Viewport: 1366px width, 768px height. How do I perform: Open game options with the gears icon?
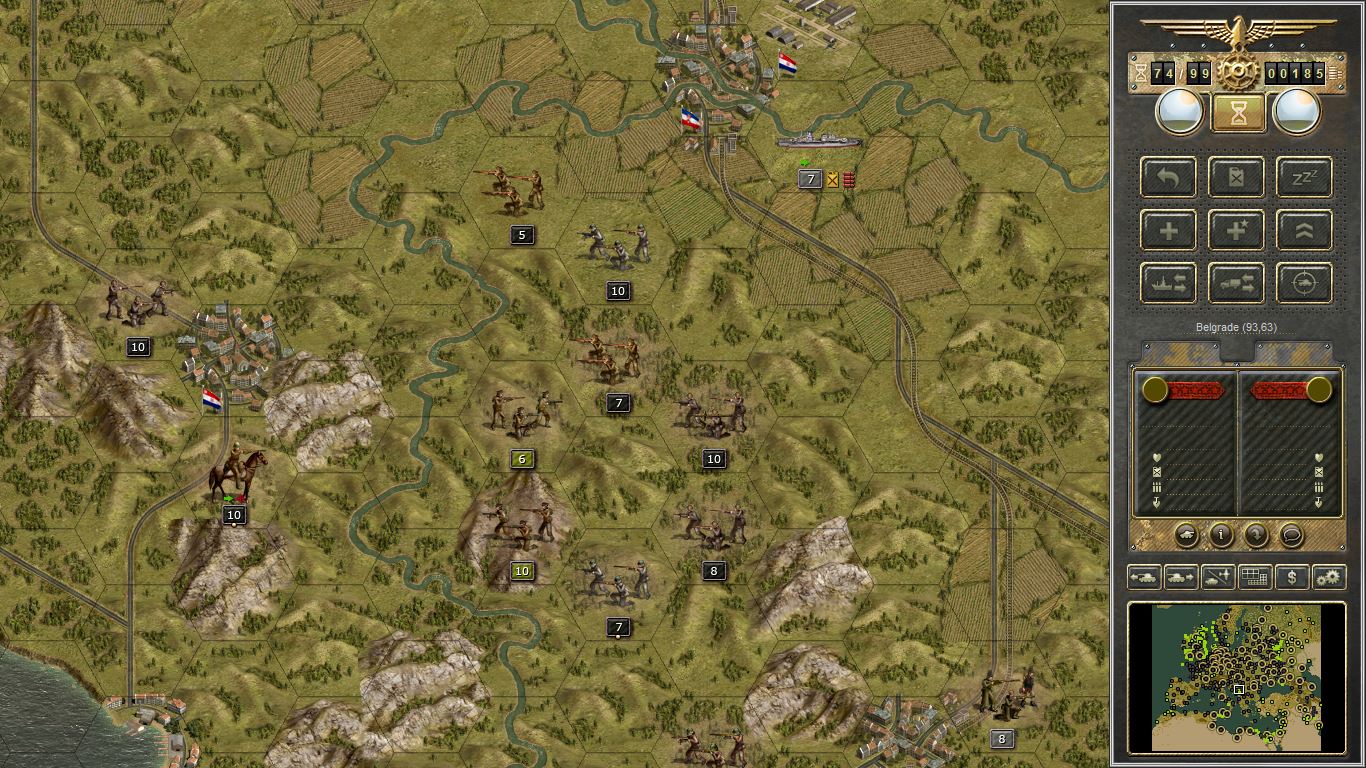1330,577
